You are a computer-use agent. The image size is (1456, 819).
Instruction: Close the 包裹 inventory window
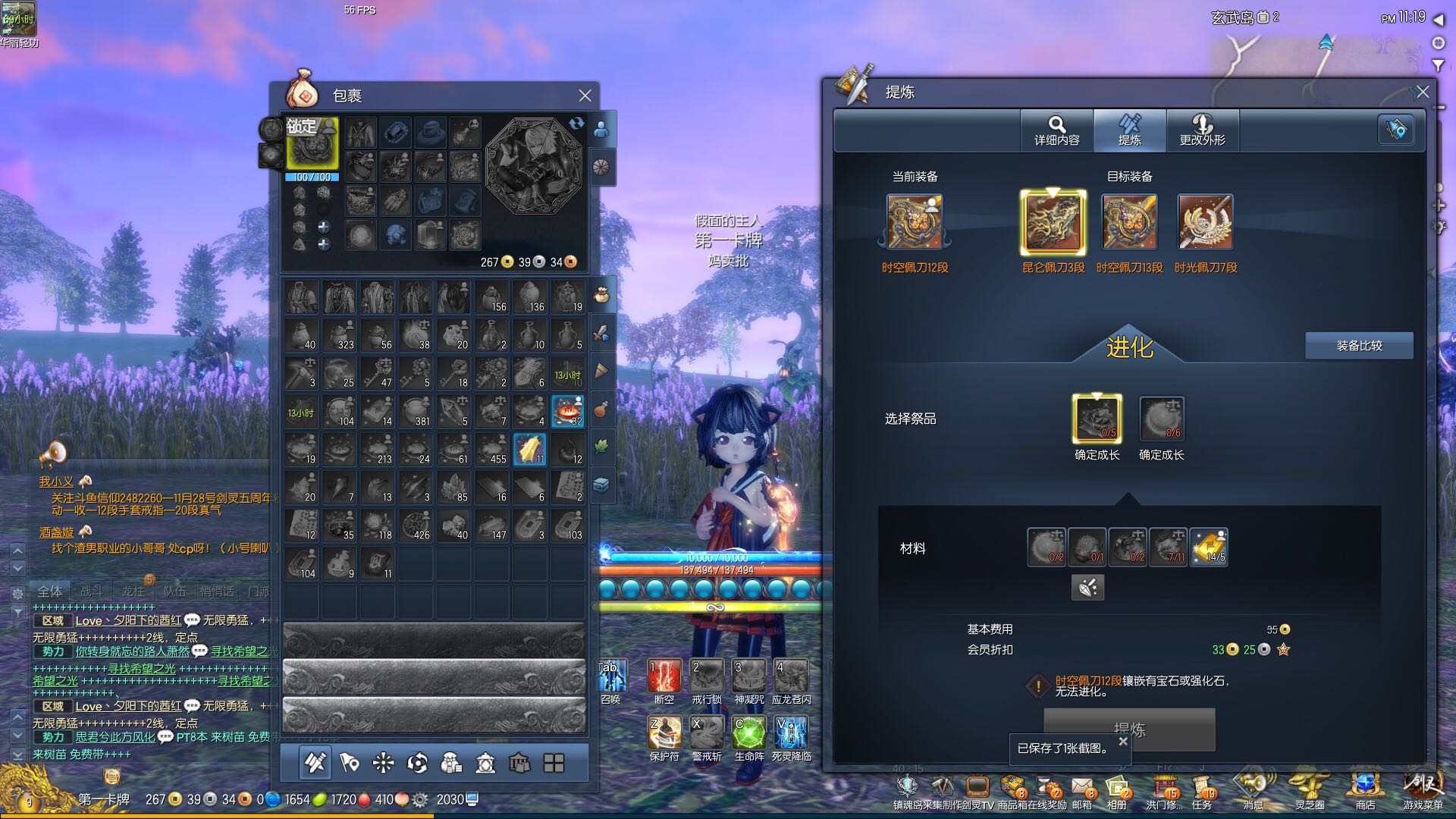click(x=585, y=96)
